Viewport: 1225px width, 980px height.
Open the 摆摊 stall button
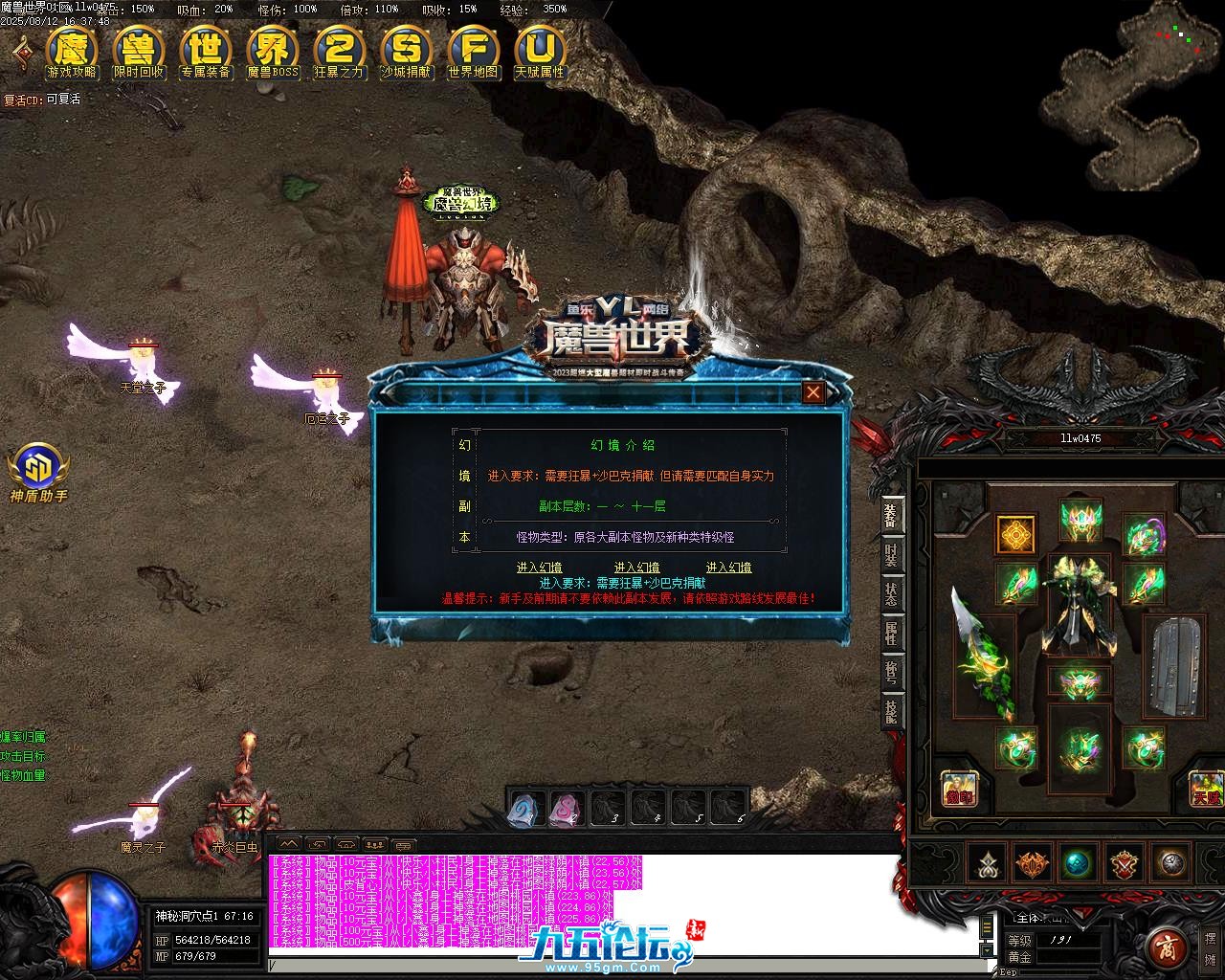tap(1211, 947)
